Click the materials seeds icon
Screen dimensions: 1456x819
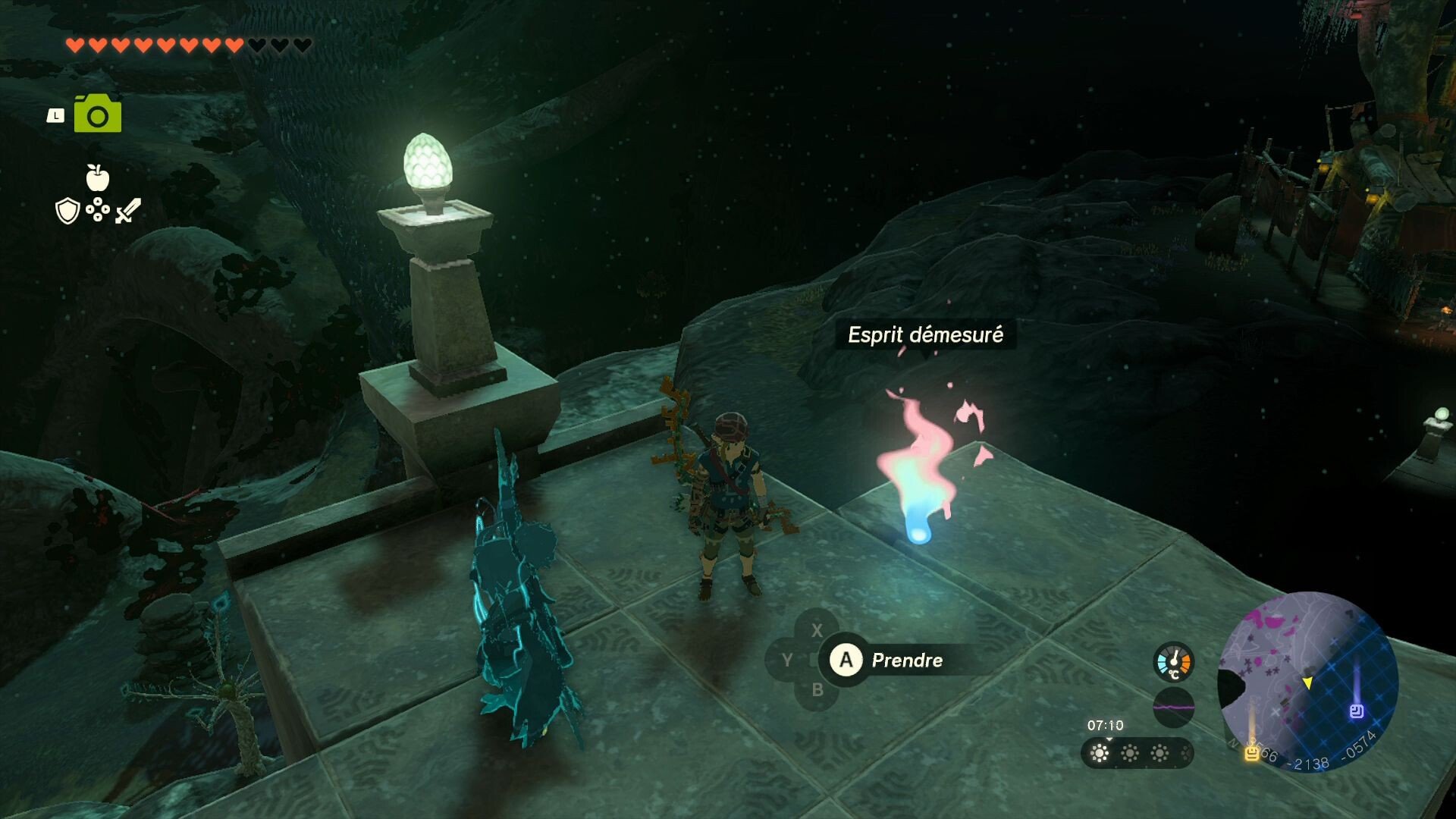click(x=98, y=209)
